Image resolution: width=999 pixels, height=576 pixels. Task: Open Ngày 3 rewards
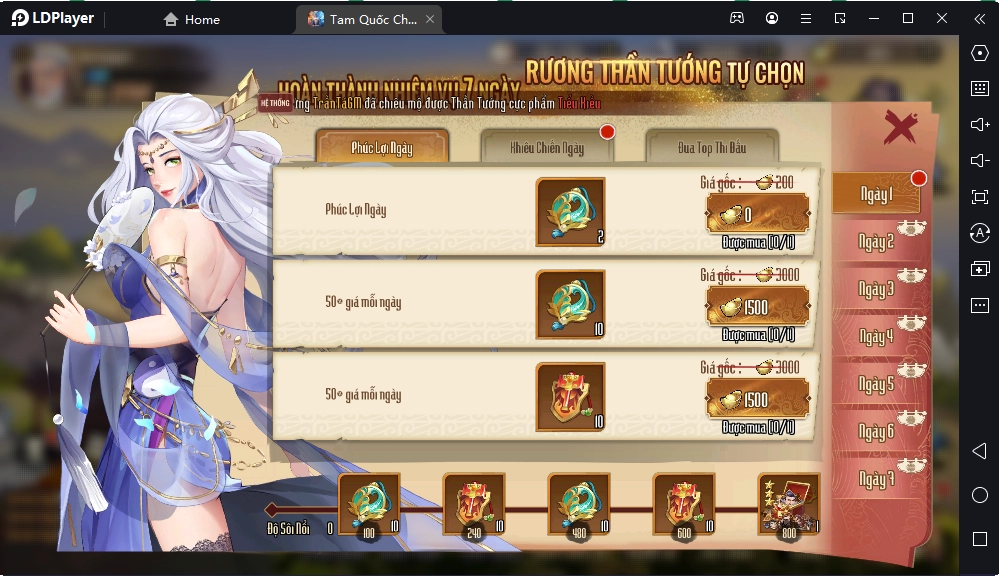tap(876, 290)
